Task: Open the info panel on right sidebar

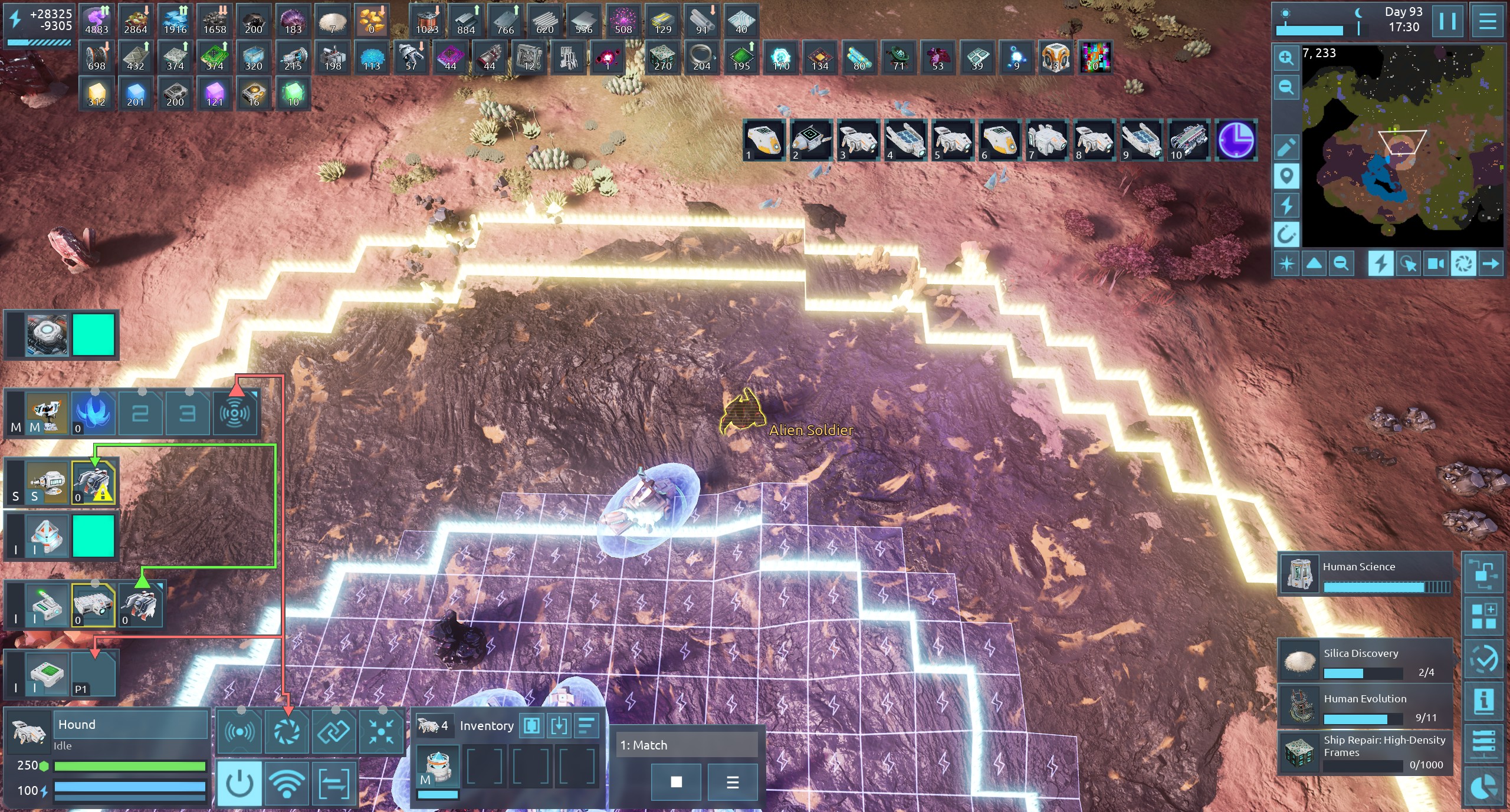Action: 1483,701
